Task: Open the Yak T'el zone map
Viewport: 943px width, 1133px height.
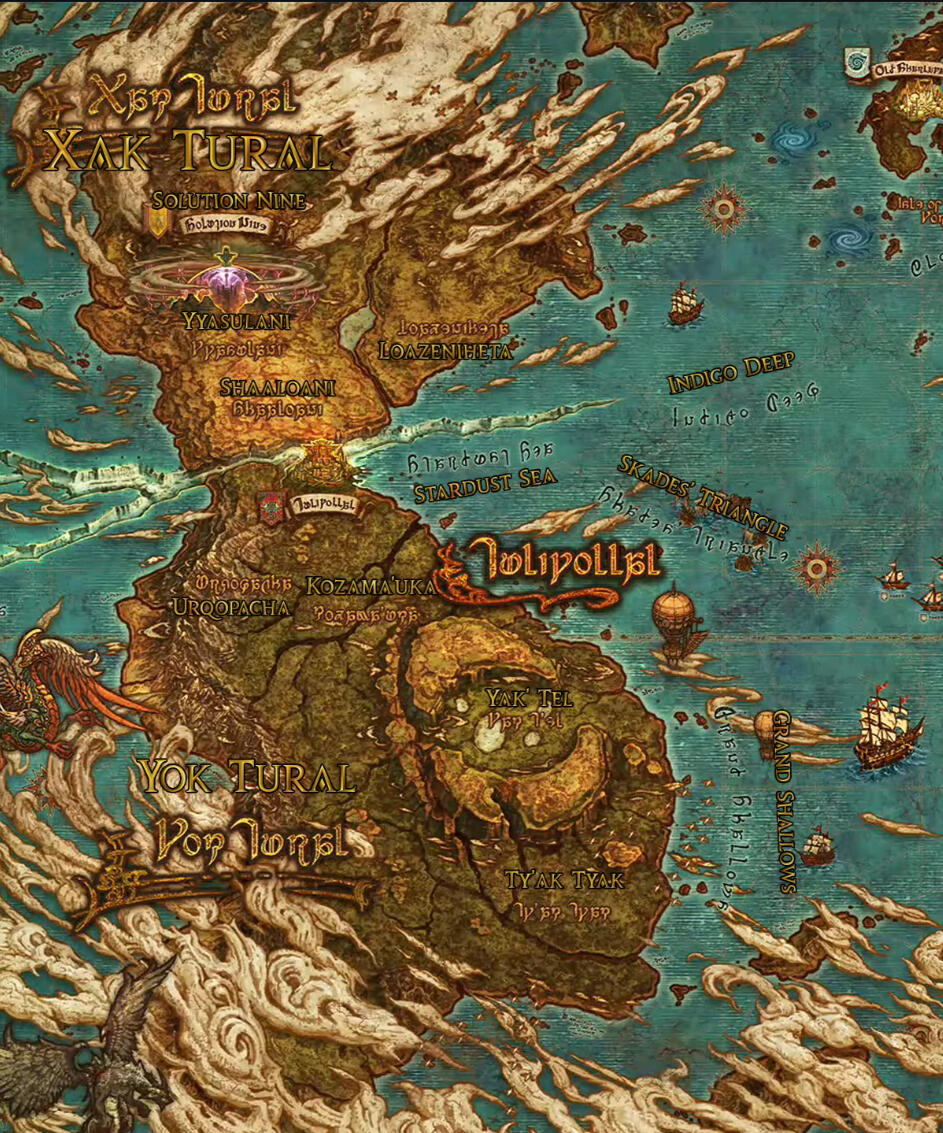Action: [528, 697]
